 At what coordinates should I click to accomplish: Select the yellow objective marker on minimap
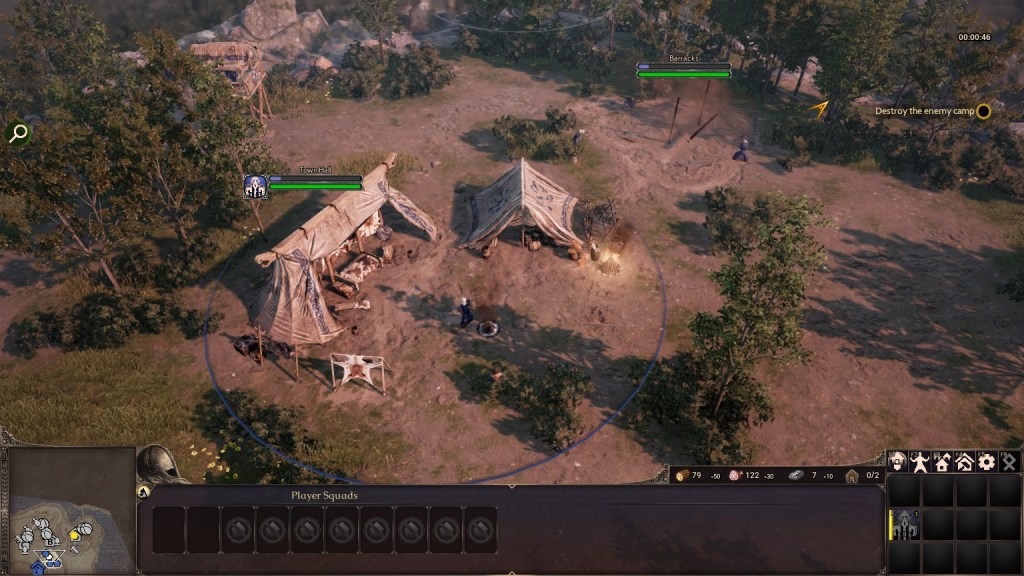pyautogui.click(x=74, y=537)
